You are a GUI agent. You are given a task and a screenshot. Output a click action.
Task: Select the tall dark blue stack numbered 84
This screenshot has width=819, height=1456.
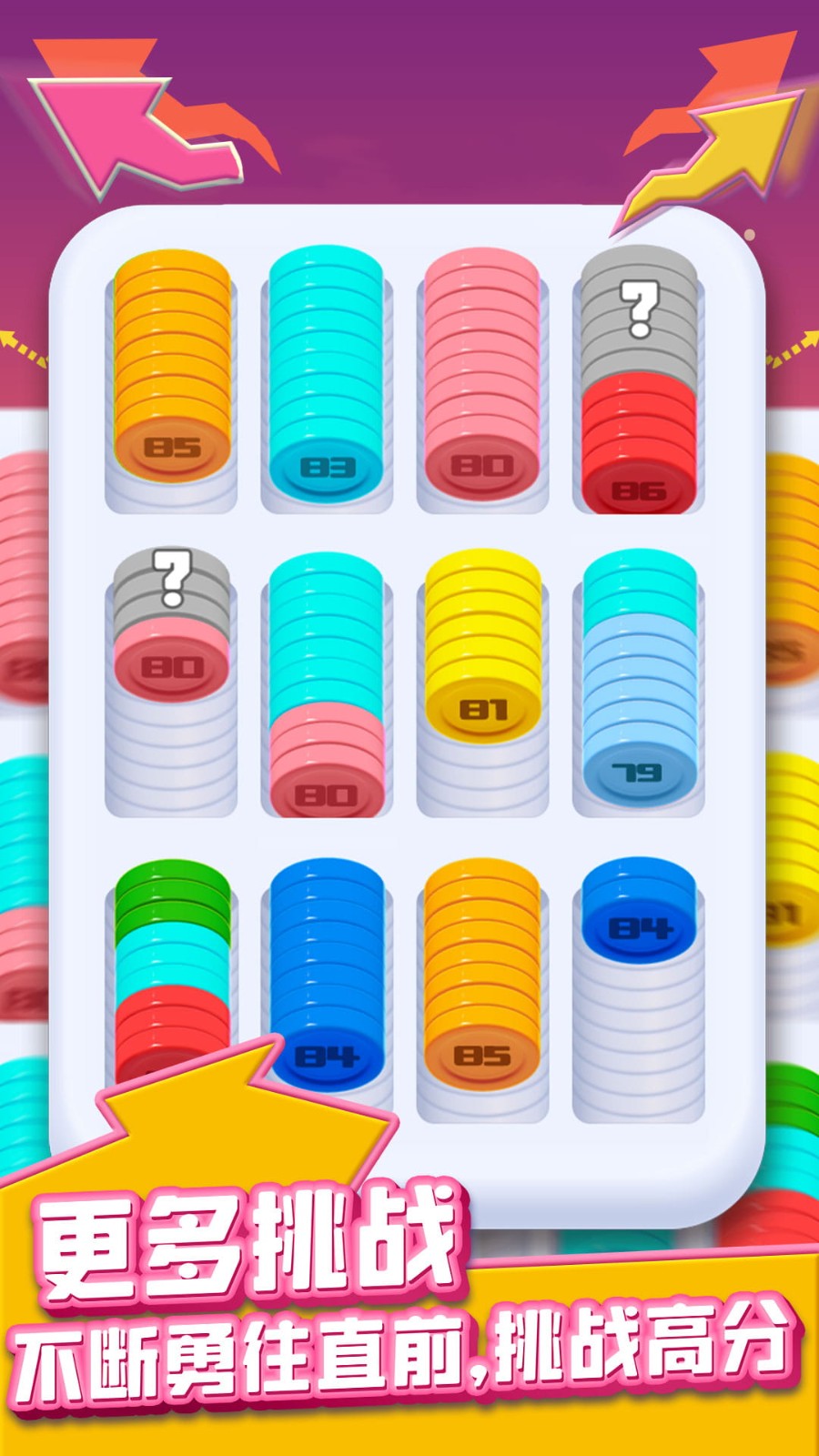pyautogui.click(x=327, y=974)
